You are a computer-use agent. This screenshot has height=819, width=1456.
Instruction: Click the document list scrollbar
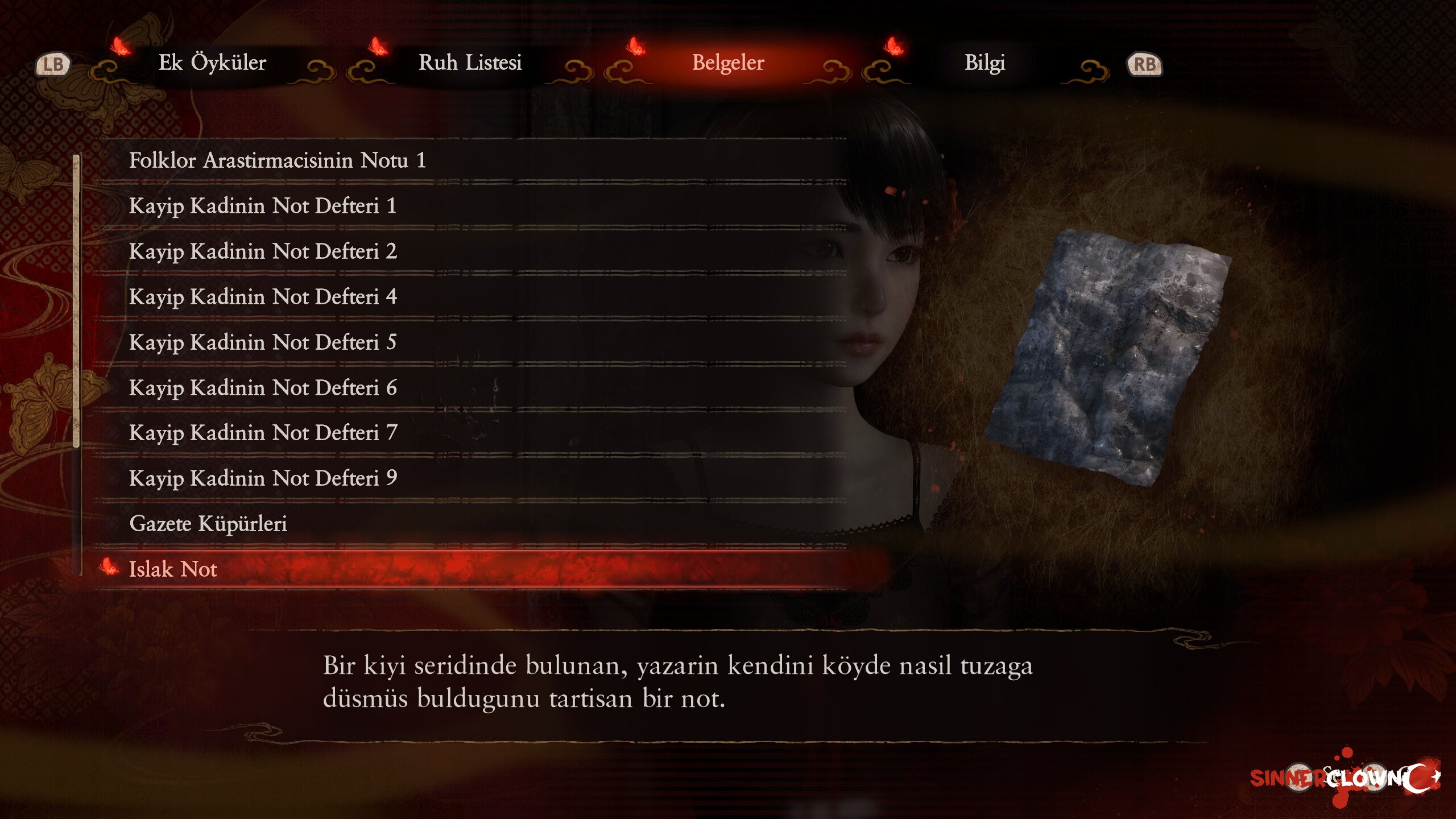click(x=77, y=301)
